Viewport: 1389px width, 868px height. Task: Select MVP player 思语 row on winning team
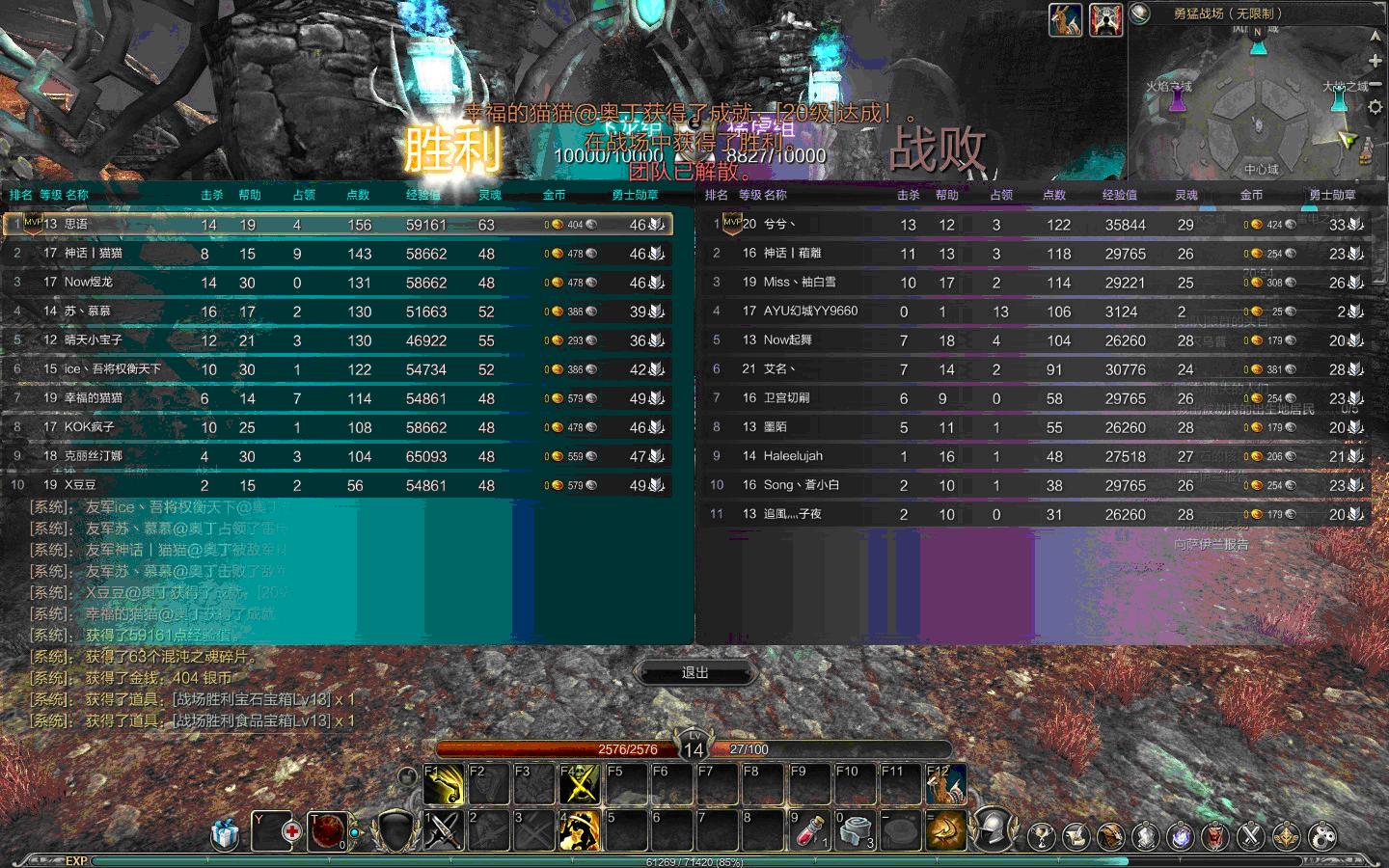[x=338, y=225]
